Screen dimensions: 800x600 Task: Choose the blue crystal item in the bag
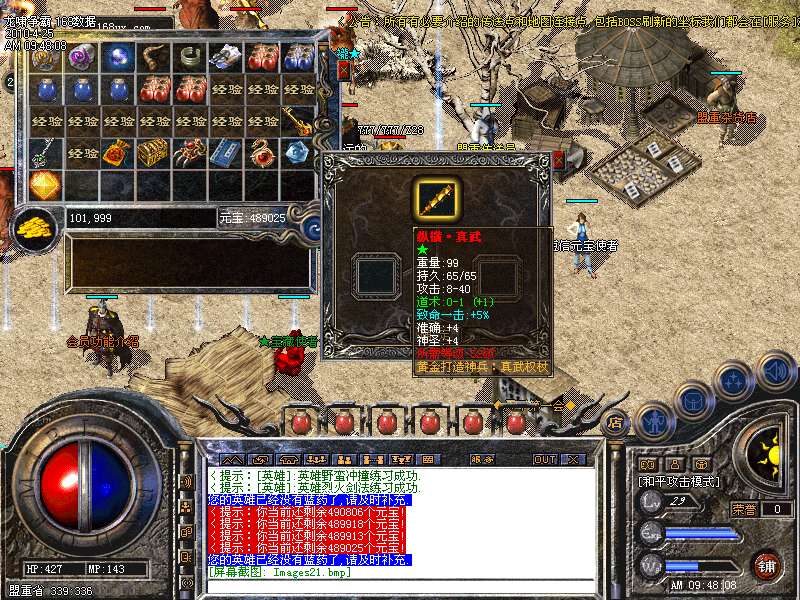coord(297,152)
